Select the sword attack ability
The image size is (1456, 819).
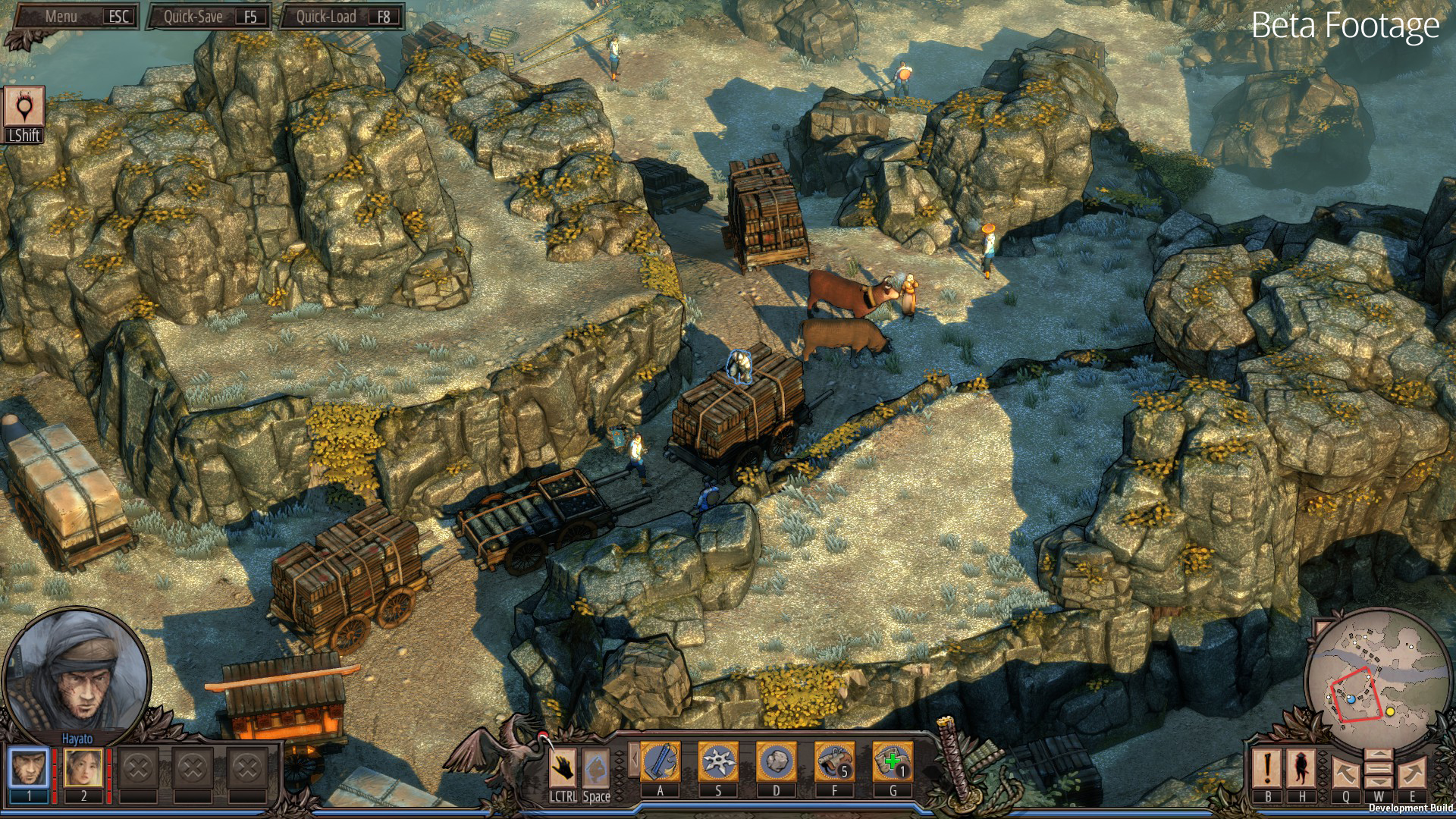tap(661, 761)
